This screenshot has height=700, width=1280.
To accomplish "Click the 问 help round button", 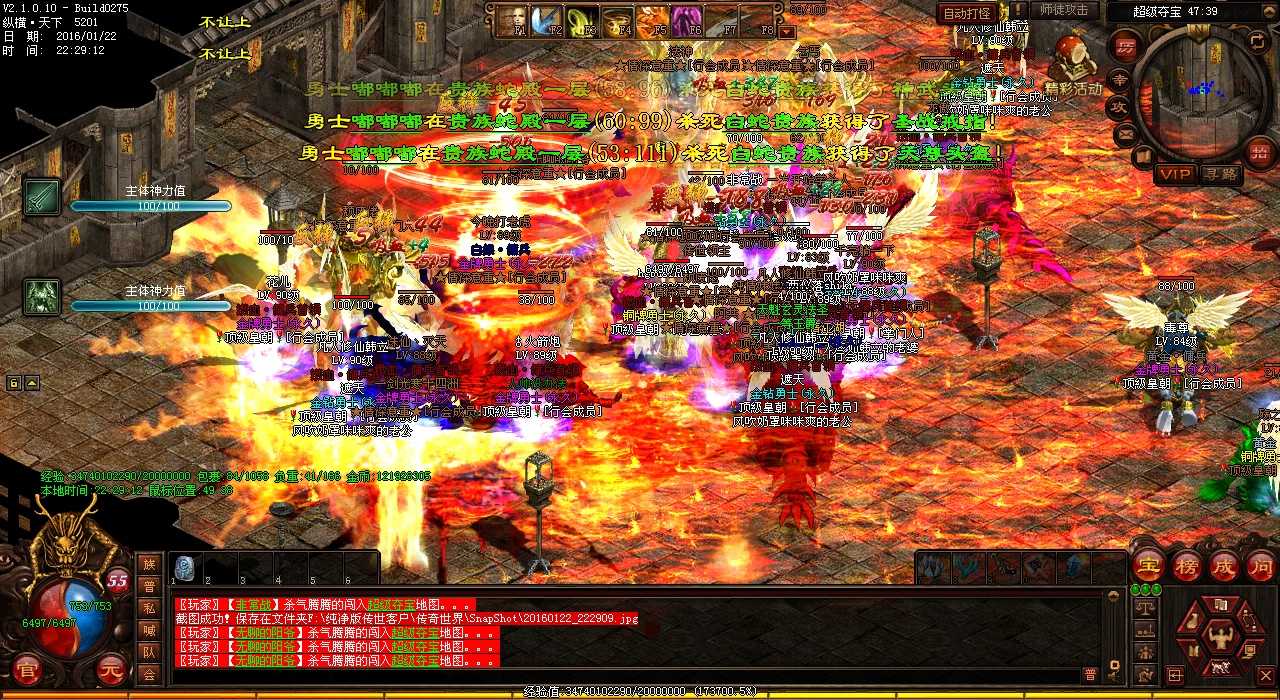I will point(1260,565).
